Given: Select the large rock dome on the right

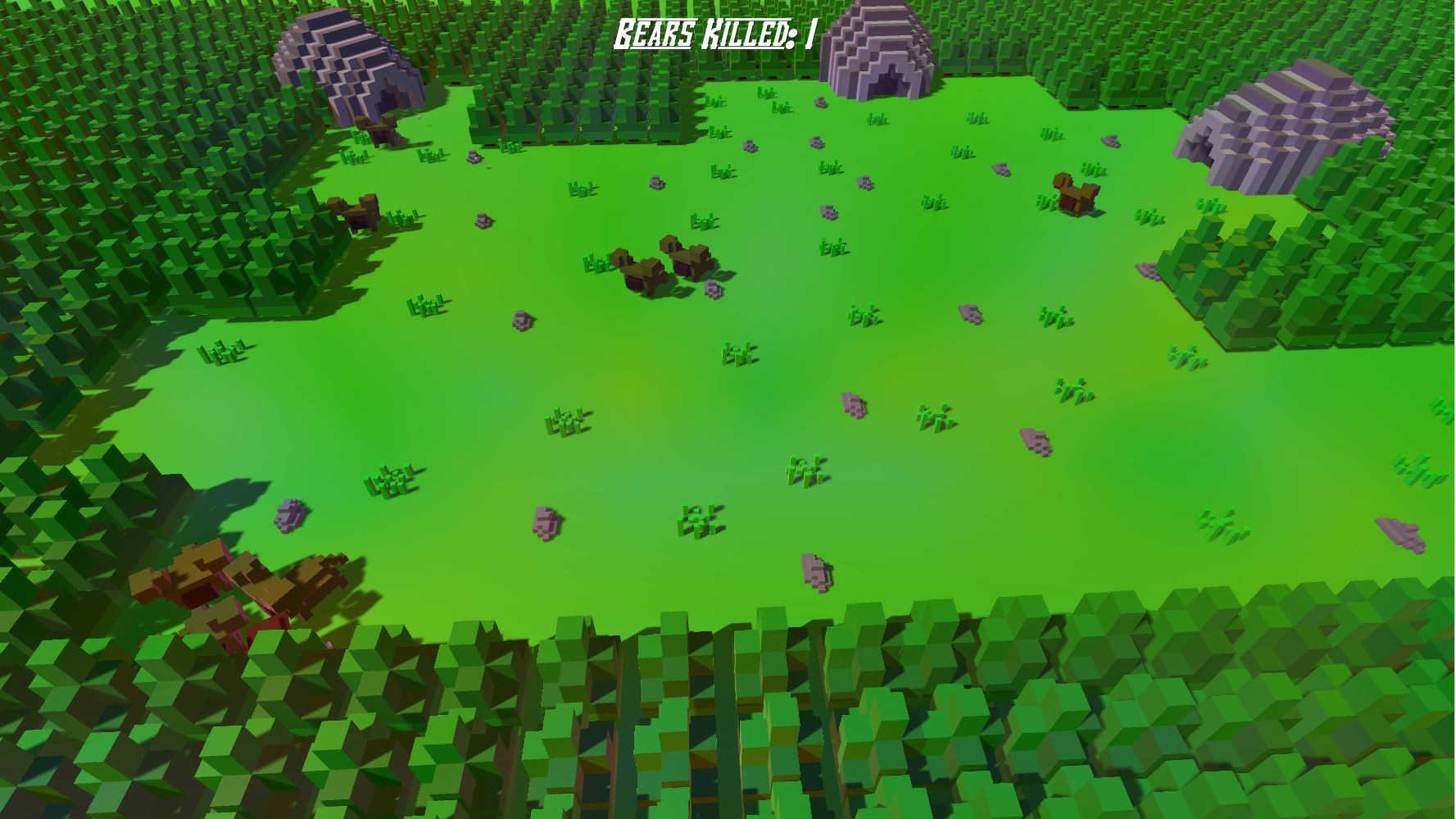Looking at the screenshot, I should (1286, 123).
